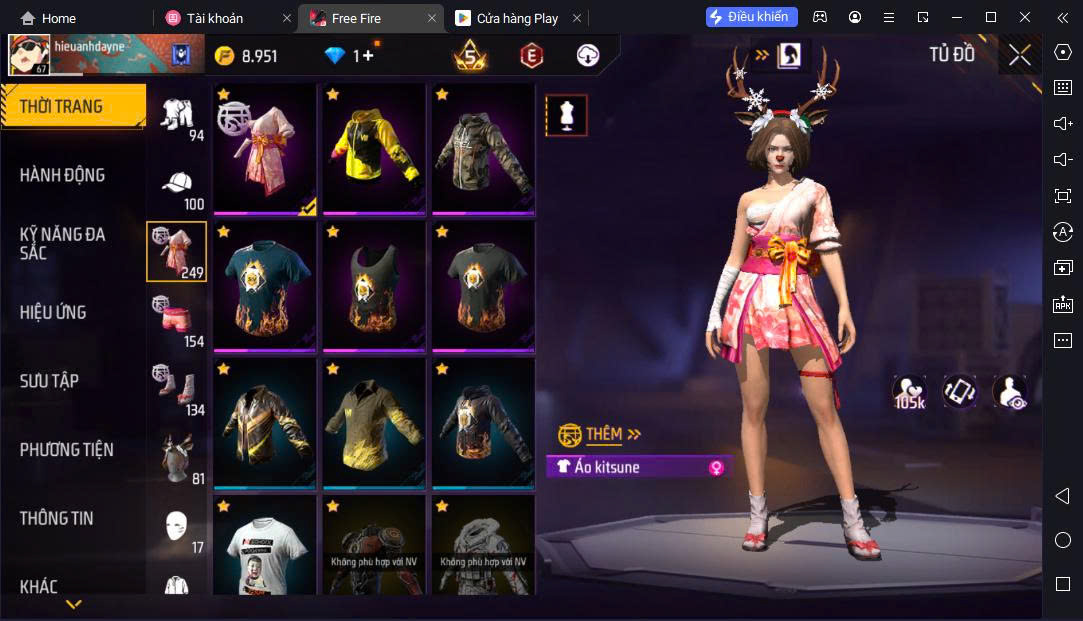The height and width of the screenshot is (621, 1083).
Task: Go to the SƯU TẬP tab
Action: pos(49,381)
